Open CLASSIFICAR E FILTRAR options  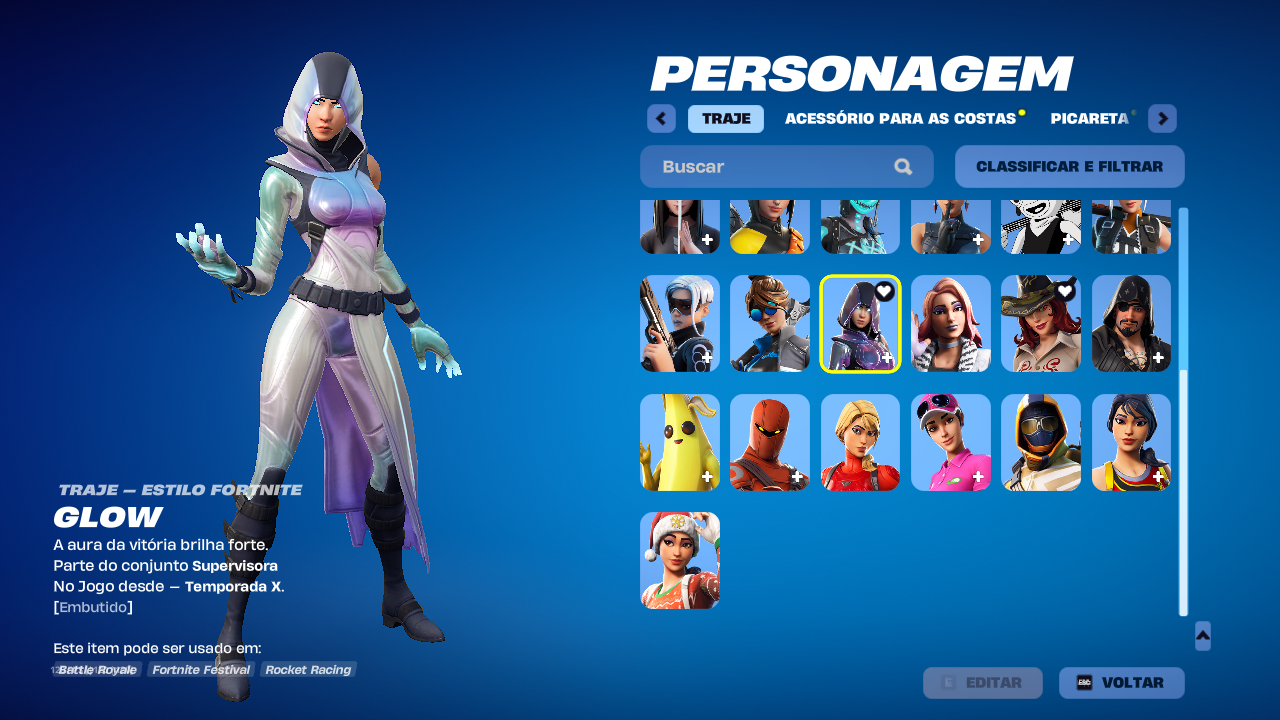[x=1070, y=166]
